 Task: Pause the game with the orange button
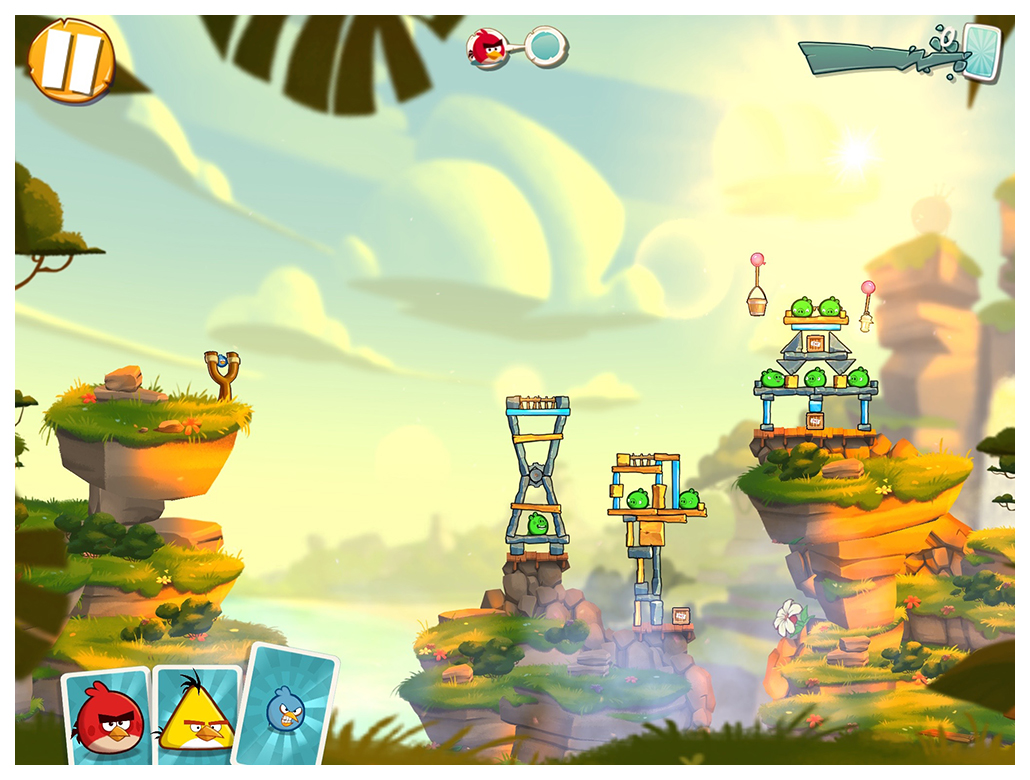click(x=71, y=60)
